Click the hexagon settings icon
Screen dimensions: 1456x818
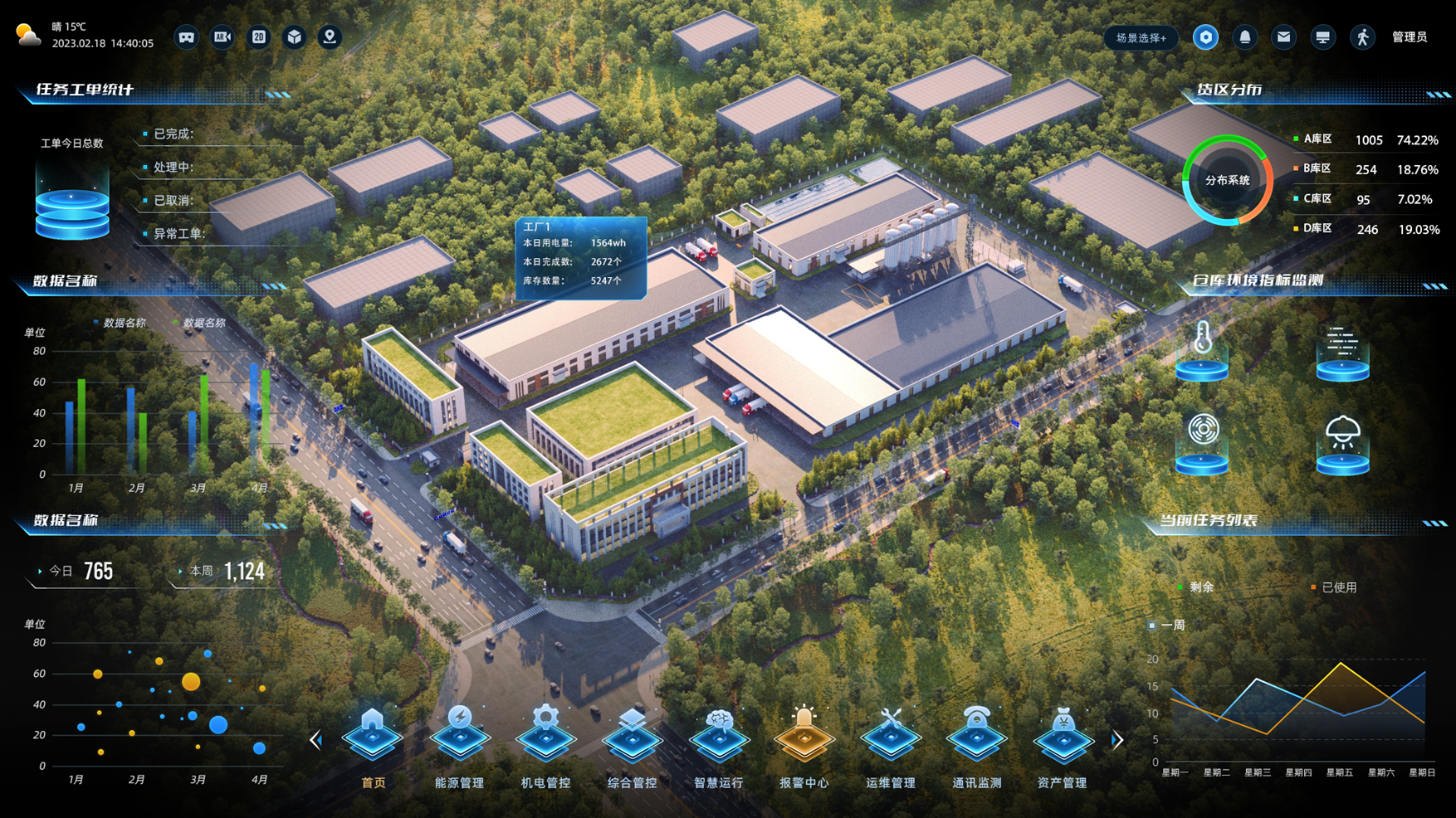coord(1205,37)
